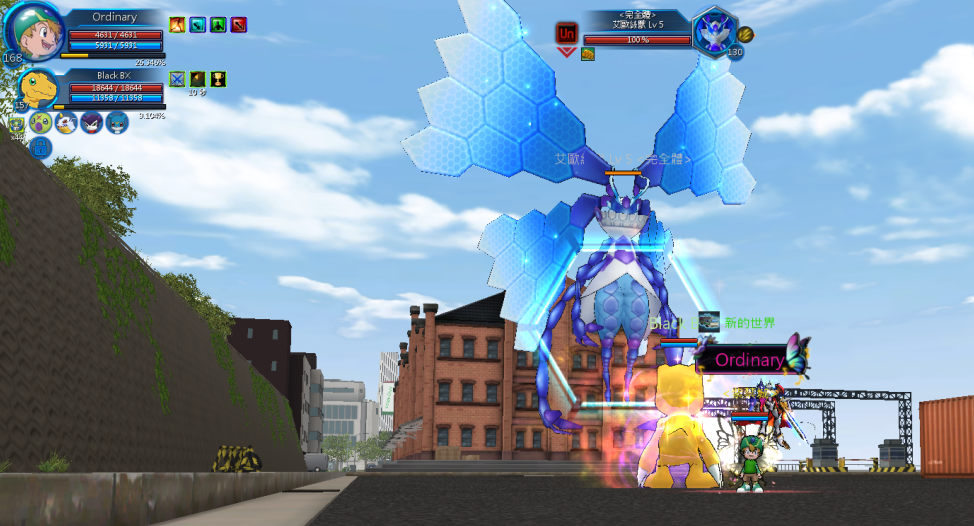Screen dimensions: 974x526
Task: Choose the green purple-faced Digimon evolution slot
Action: 41,123
